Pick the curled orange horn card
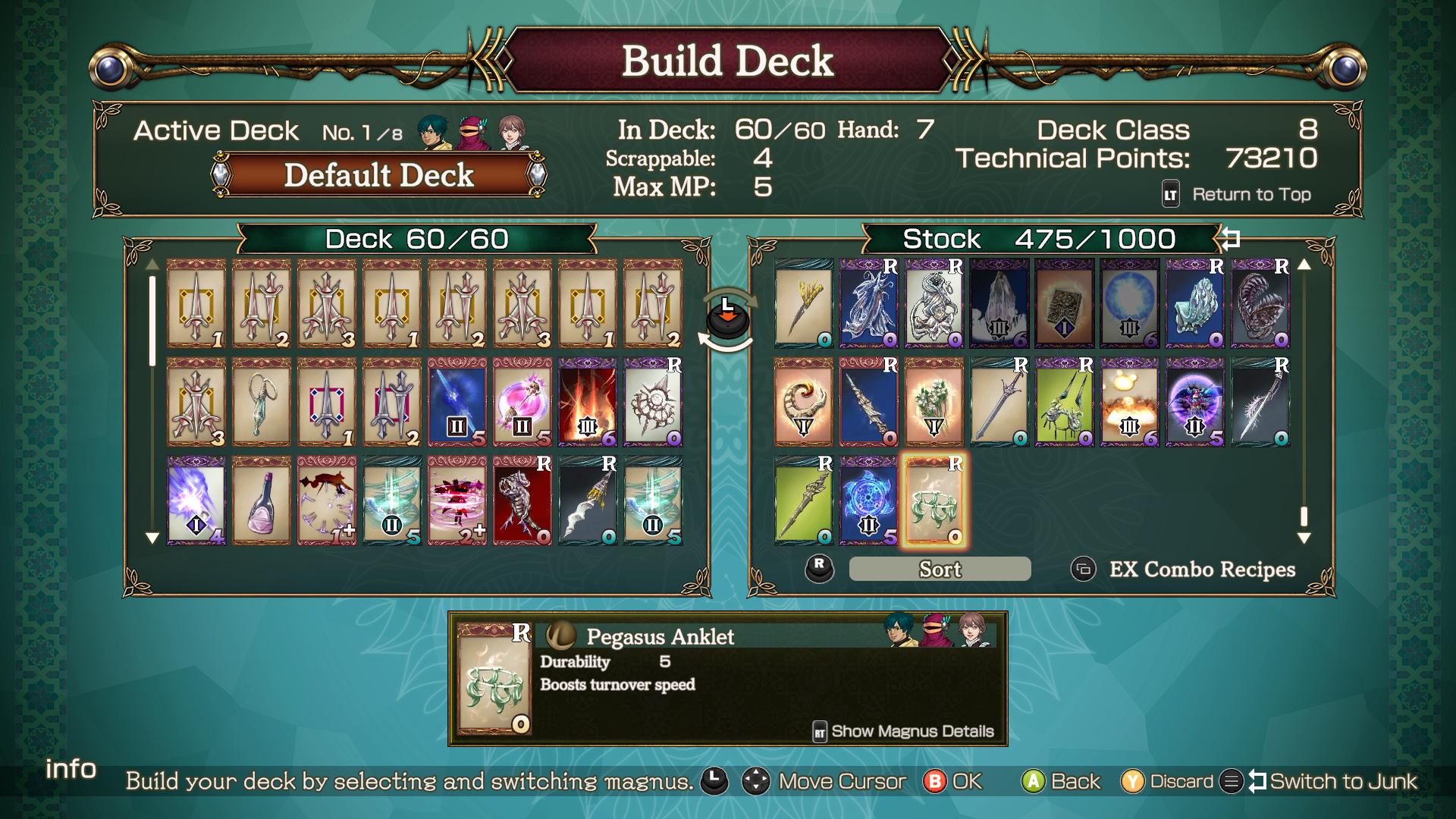This screenshot has height=819, width=1456. point(803,402)
